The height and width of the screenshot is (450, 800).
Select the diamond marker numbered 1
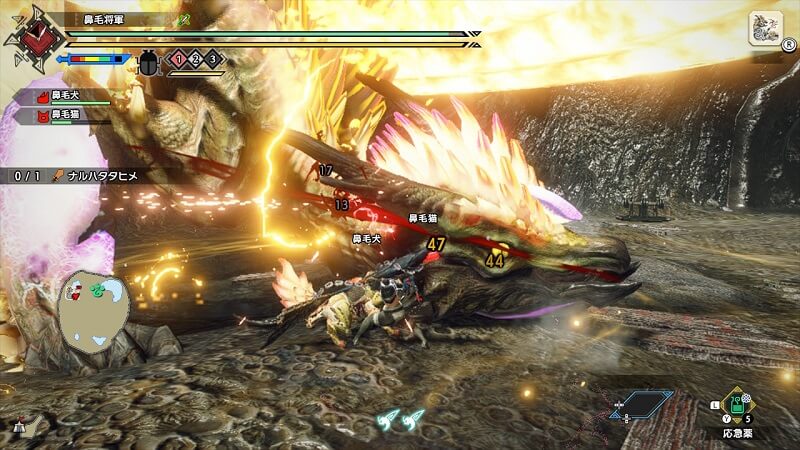(179, 60)
